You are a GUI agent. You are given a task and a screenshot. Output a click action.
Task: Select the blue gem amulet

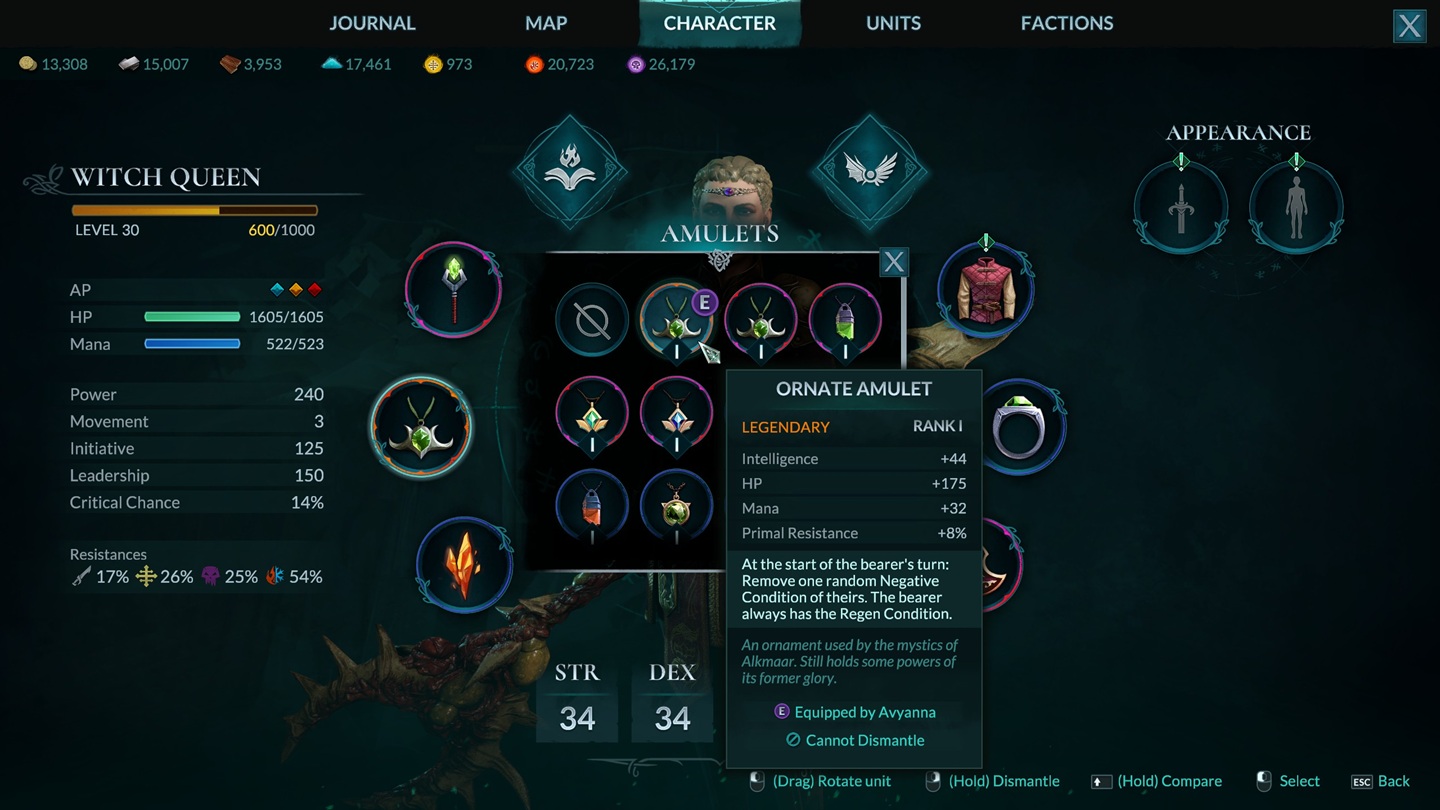[677, 413]
